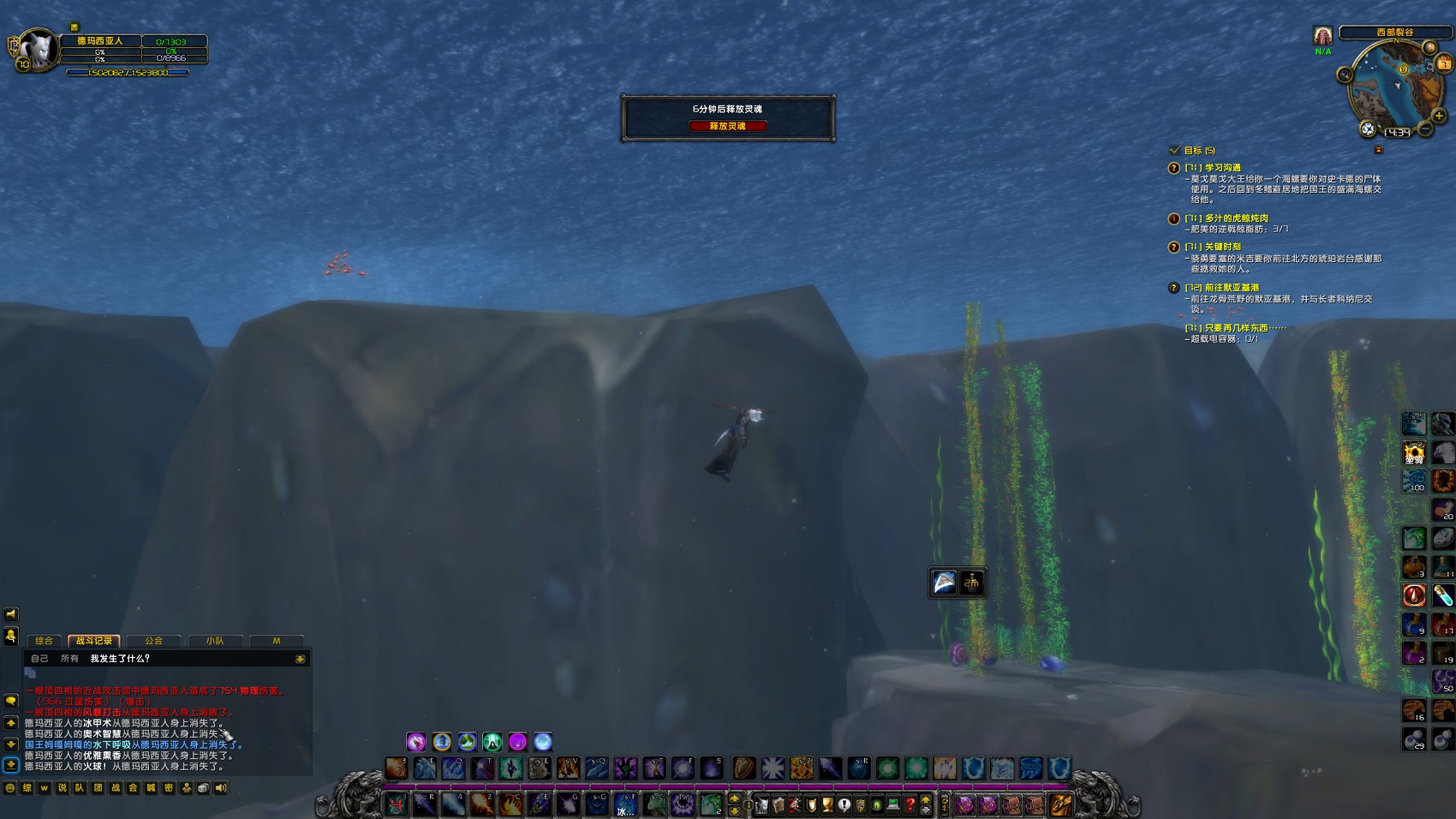Screen dimensions: 1456x819
Task: Open the red question mark help micro button
Action: tap(910, 804)
